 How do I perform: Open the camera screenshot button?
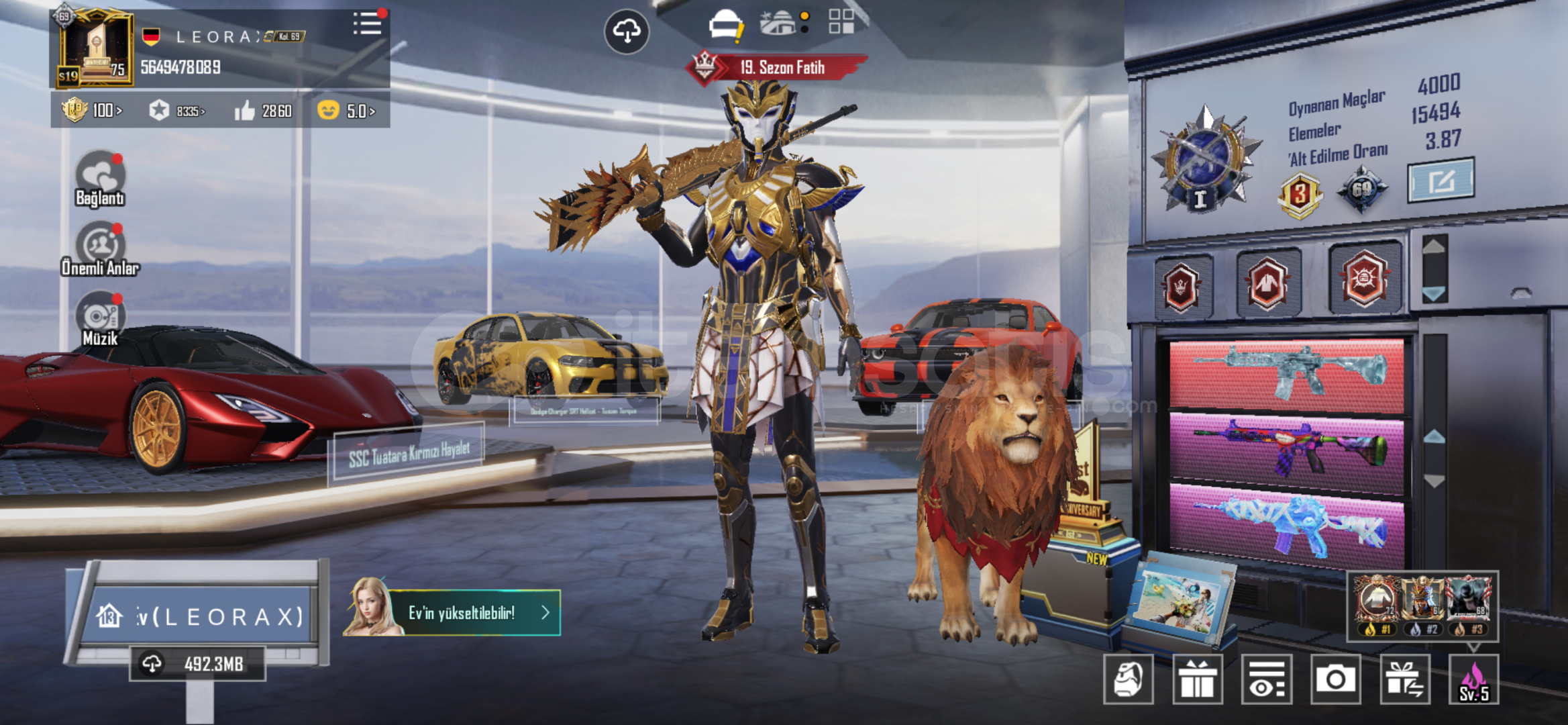tap(1335, 679)
